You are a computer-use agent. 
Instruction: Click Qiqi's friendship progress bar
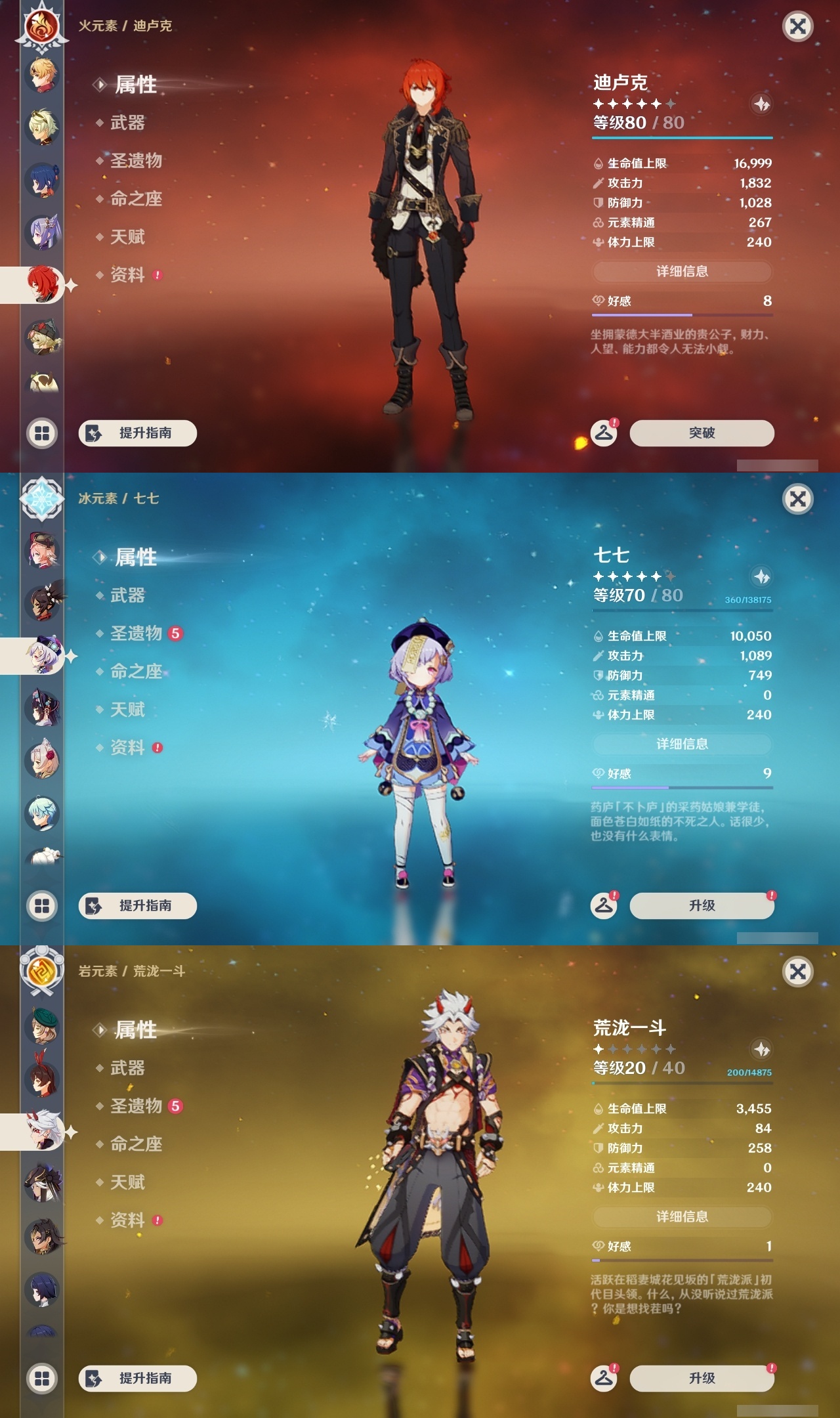click(x=682, y=787)
